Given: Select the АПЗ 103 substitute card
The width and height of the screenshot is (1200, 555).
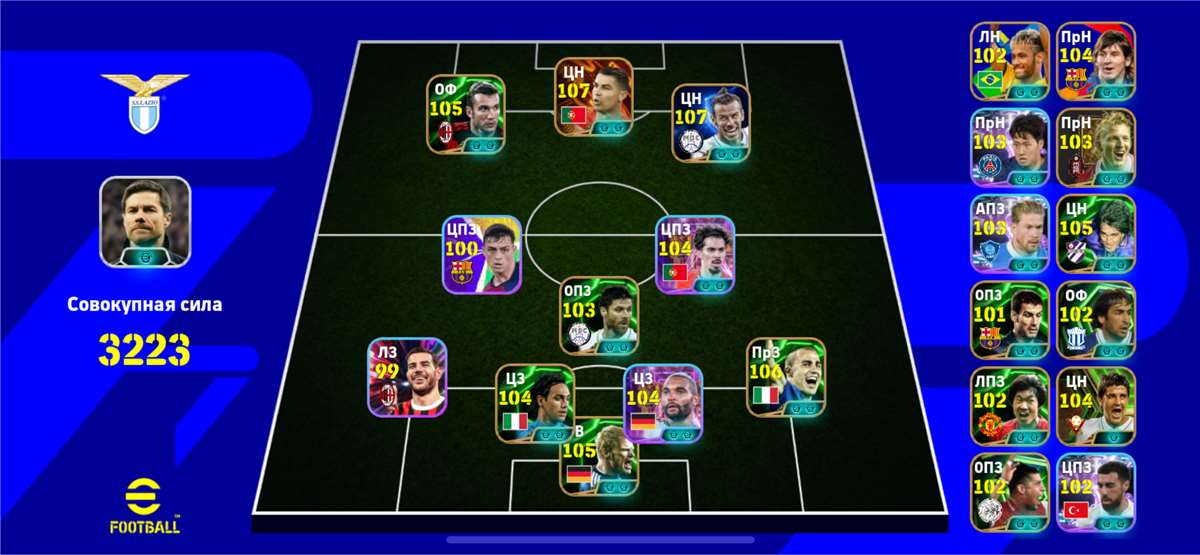Looking at the screenshot, I should coord(1009,233).
